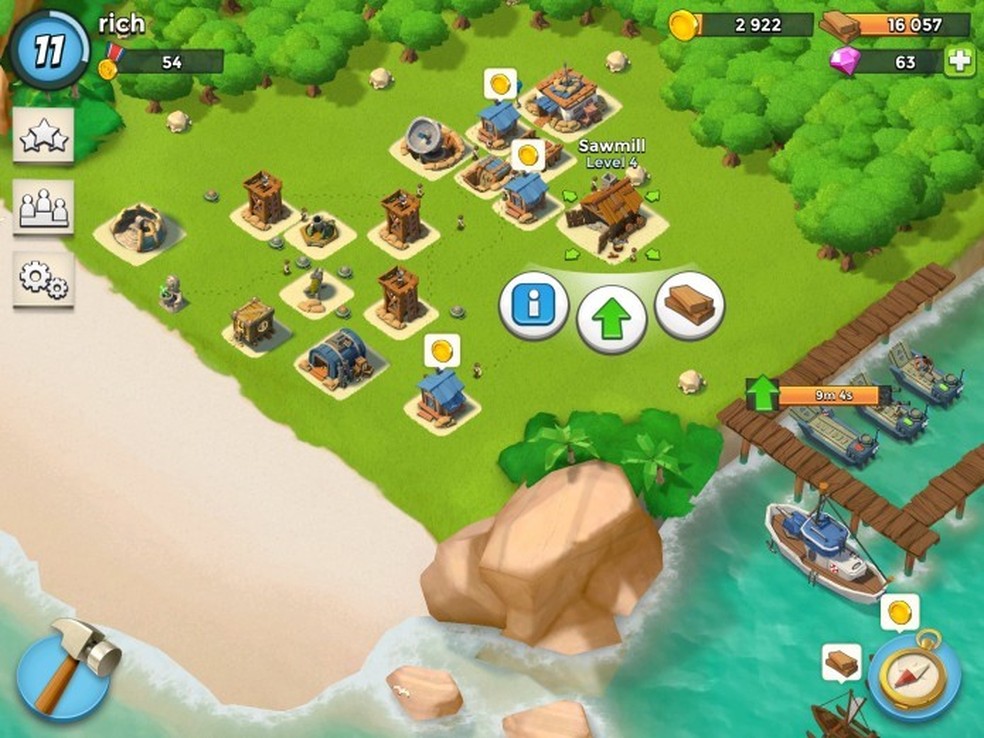Upgrade the Sawmill with green arrow
The height and width of the screenshot is (738, 984).
[x=611, y=319]
